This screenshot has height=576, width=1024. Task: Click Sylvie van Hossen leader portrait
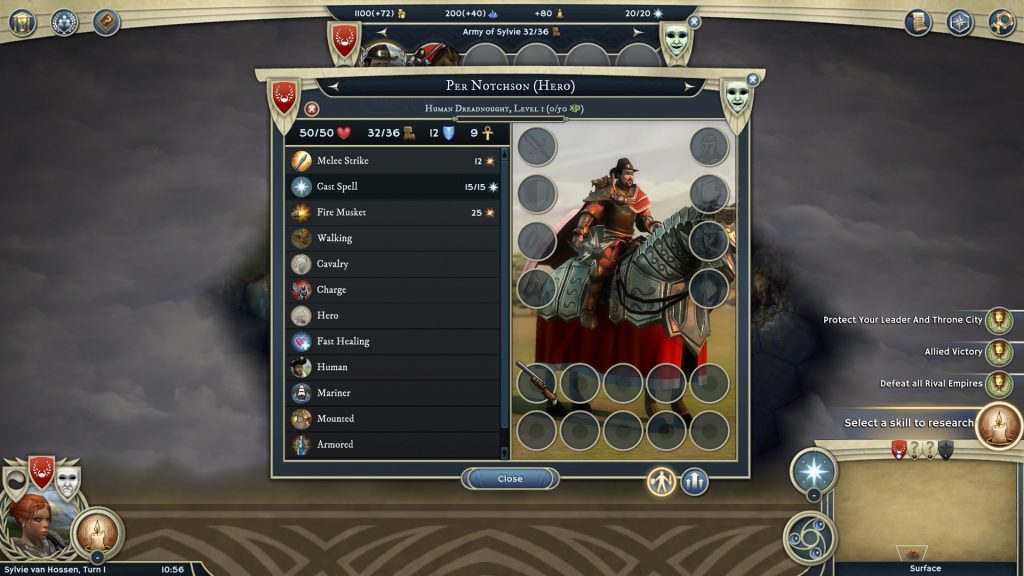coord(32,522)
